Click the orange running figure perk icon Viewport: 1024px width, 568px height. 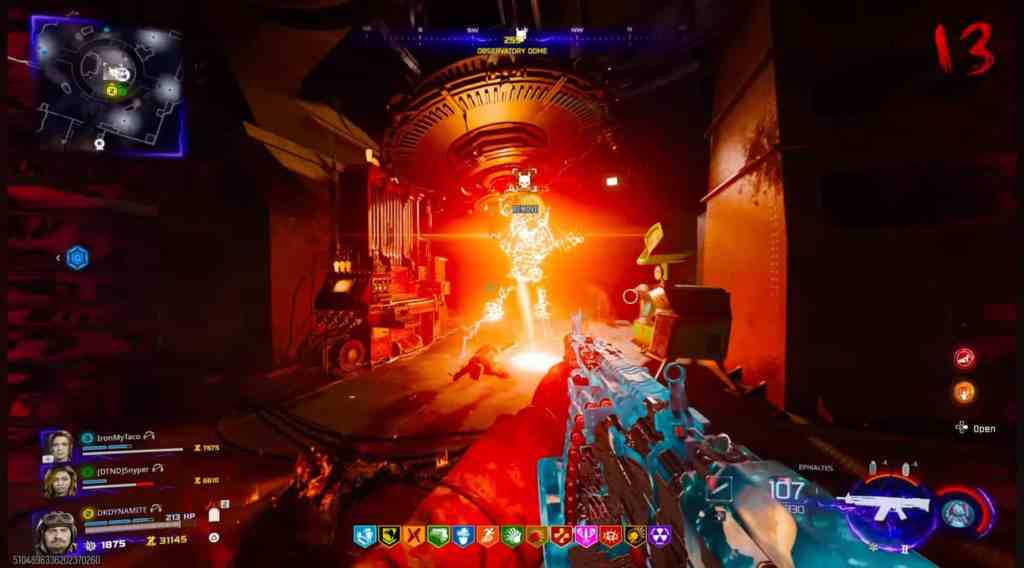[487, 536]
